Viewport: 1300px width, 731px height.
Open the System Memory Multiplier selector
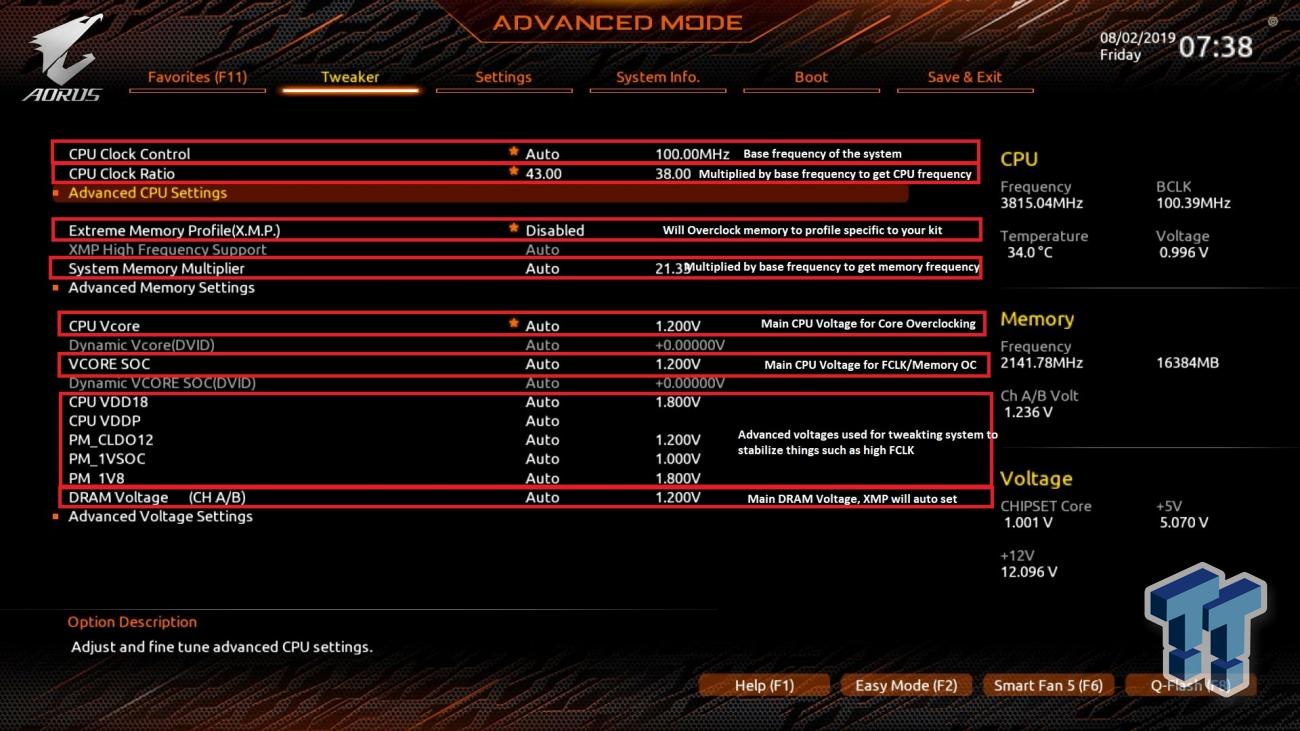[542, 268]
